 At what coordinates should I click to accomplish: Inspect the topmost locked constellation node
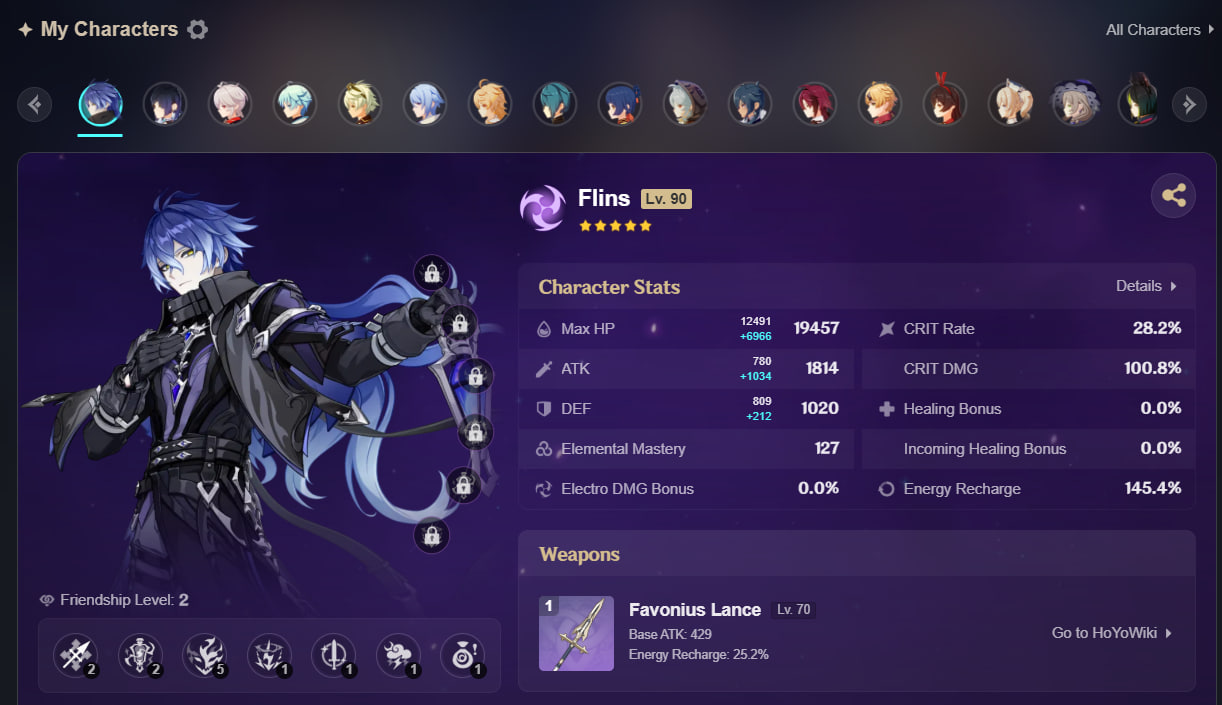(432, 272)
